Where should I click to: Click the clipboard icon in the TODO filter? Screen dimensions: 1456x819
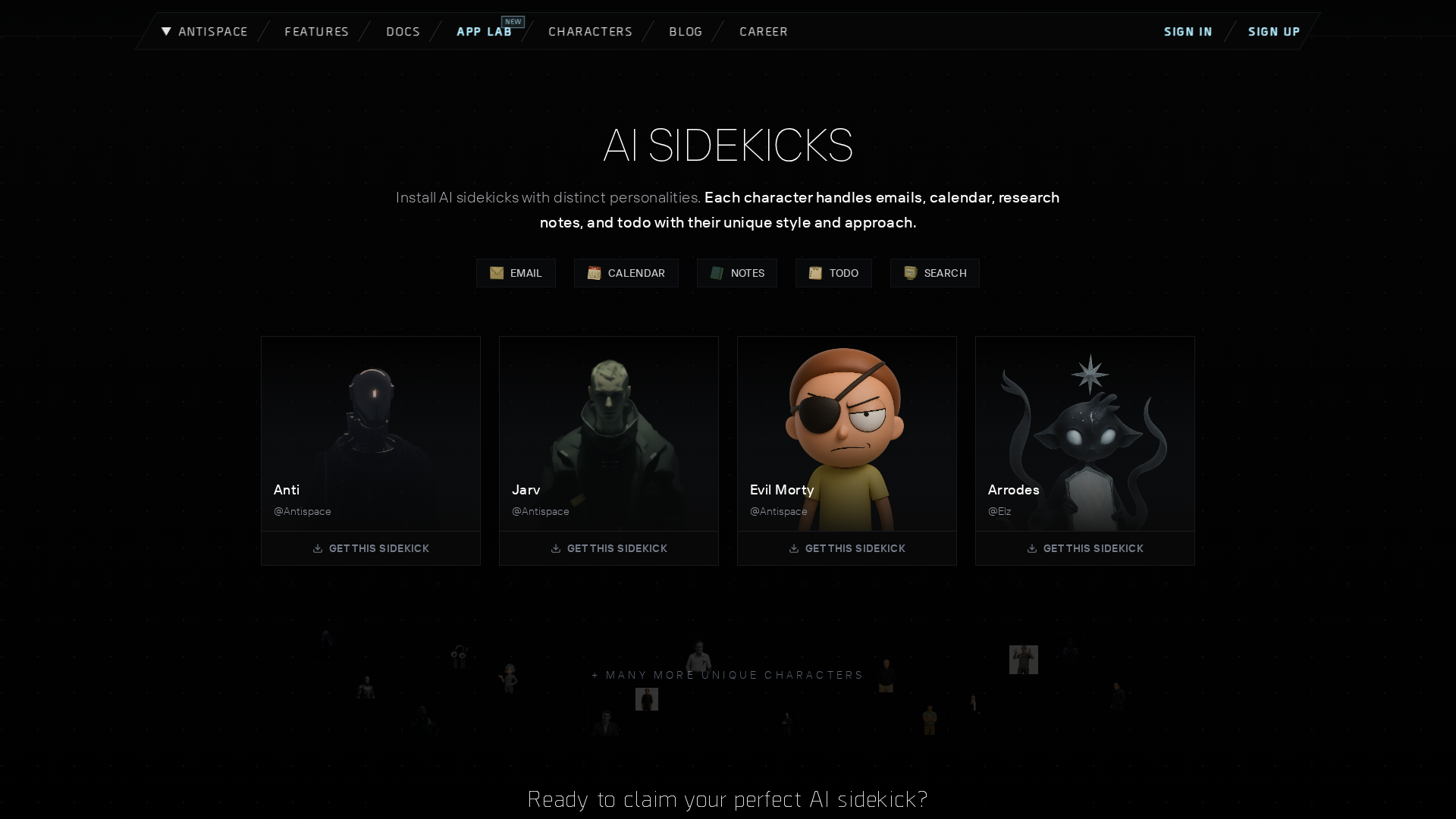(x=816, y=273)
